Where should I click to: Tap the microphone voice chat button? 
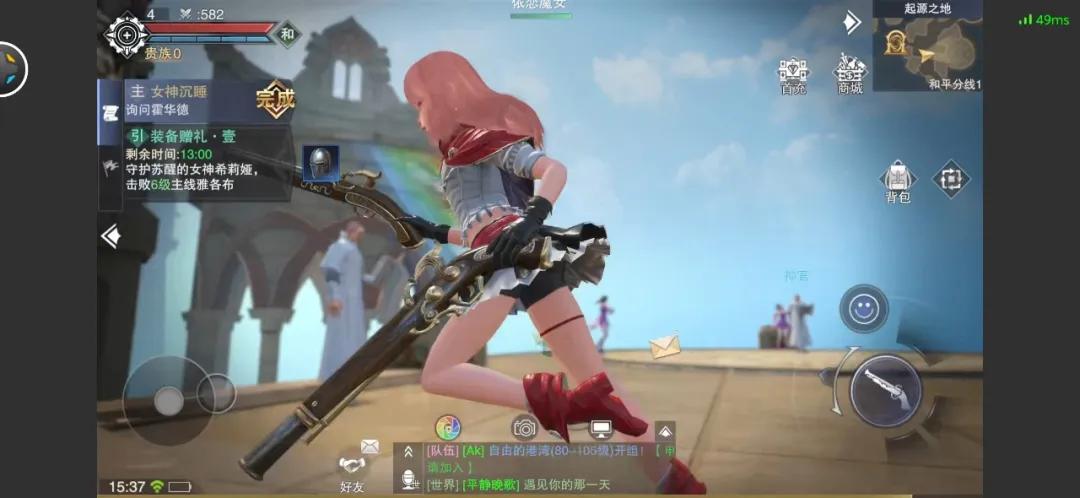point(408,481)
